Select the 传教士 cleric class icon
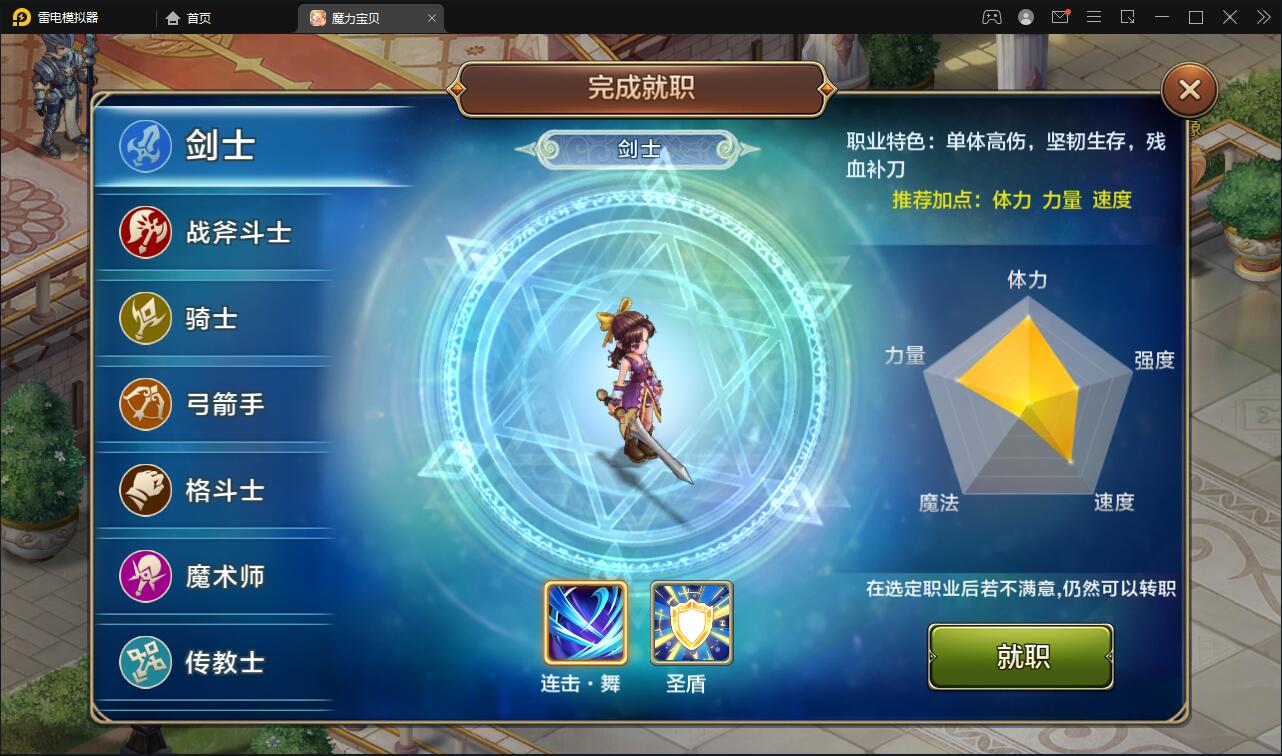 click(145, 662)
